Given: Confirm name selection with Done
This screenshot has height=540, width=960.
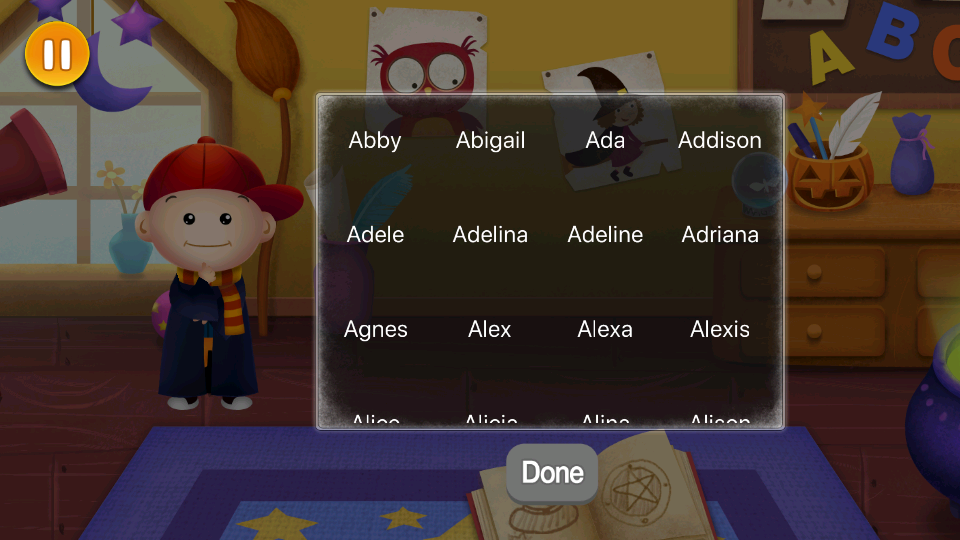Looking at the screenshot, I should 552,472.
